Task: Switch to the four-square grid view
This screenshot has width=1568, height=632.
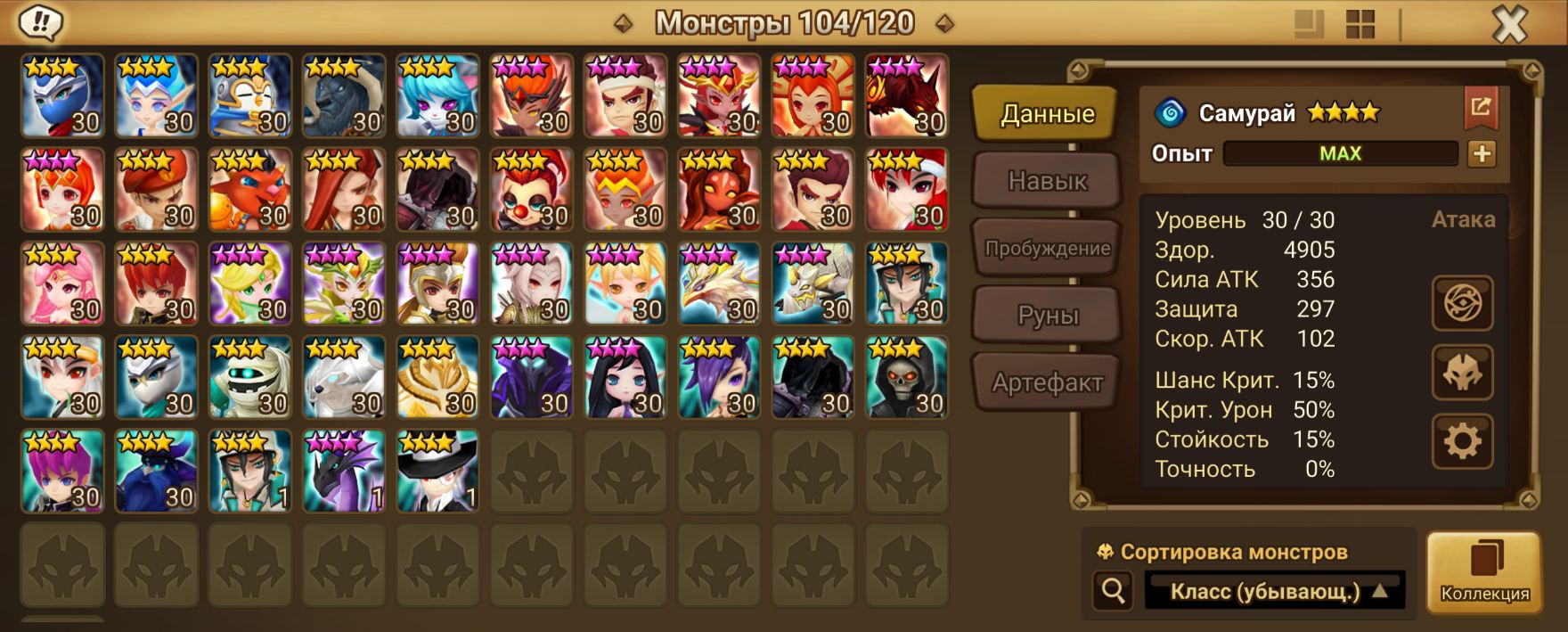Action: 1360,24
